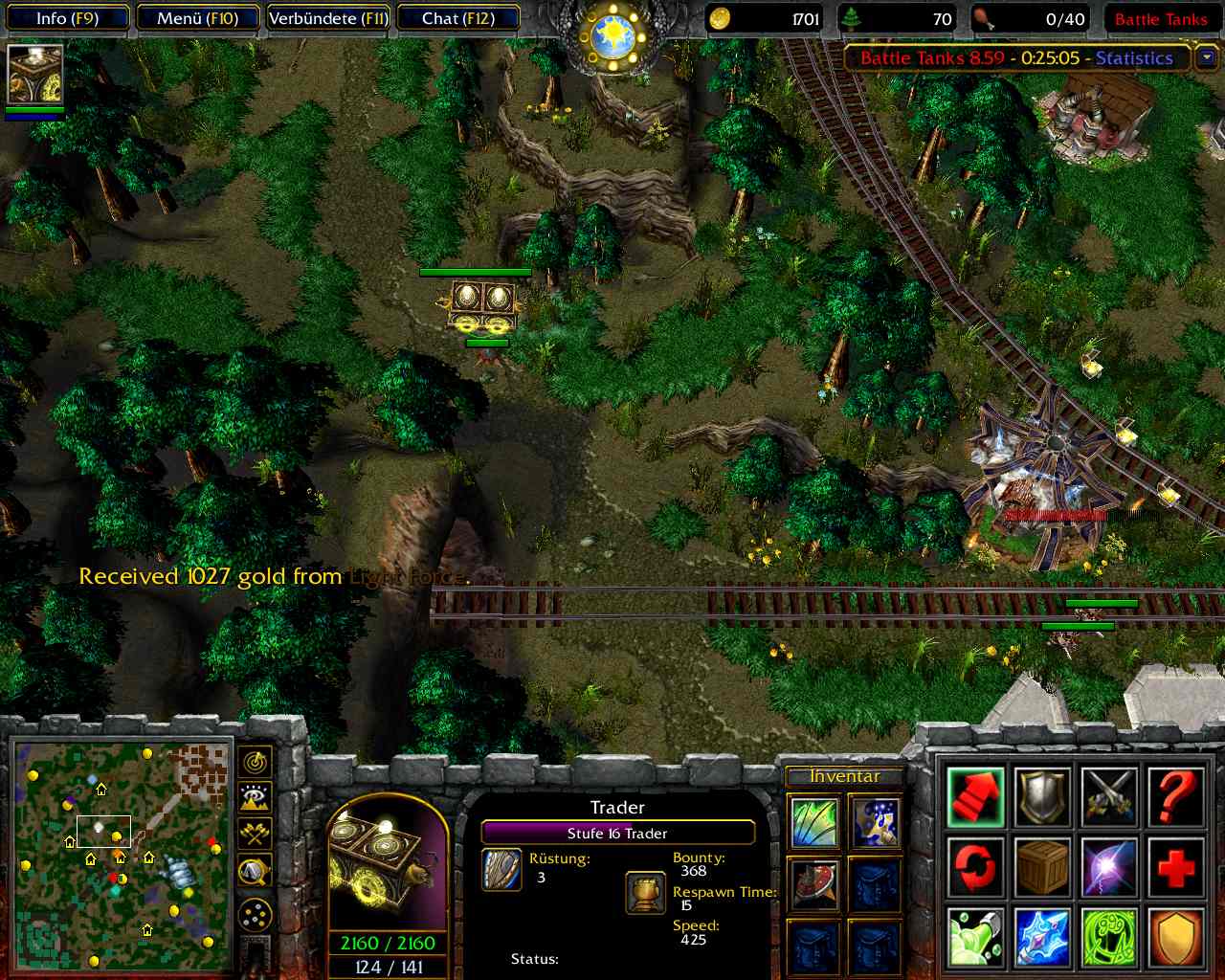Click the red question mark help ability
The image size is (1225, 980).
click(1174, 796)
